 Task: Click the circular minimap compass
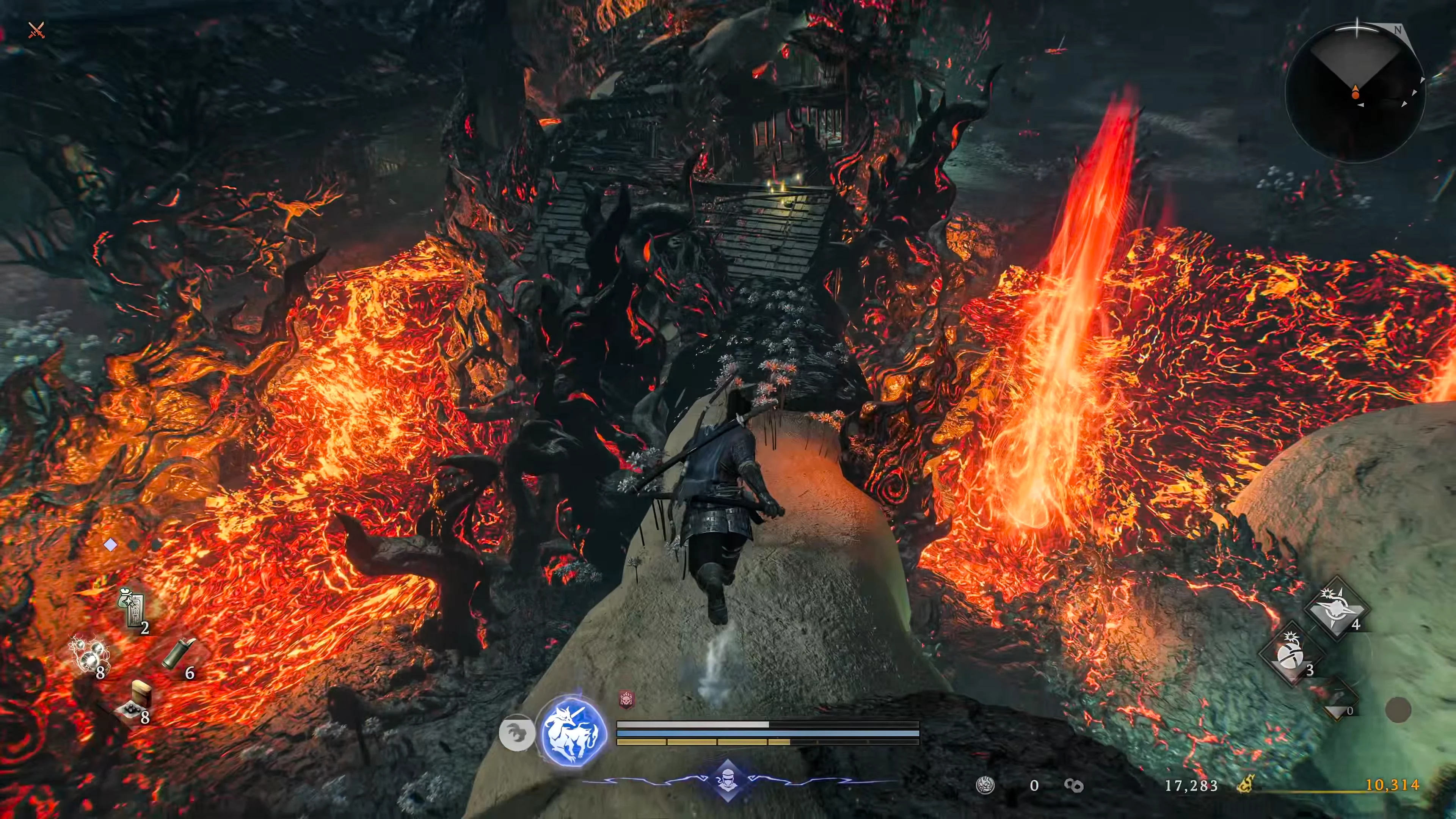[1356, 92]
